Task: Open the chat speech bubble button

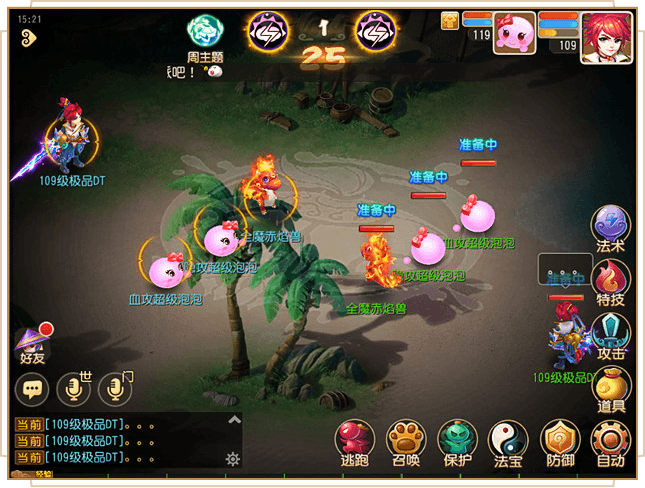Action: point(32,389)
